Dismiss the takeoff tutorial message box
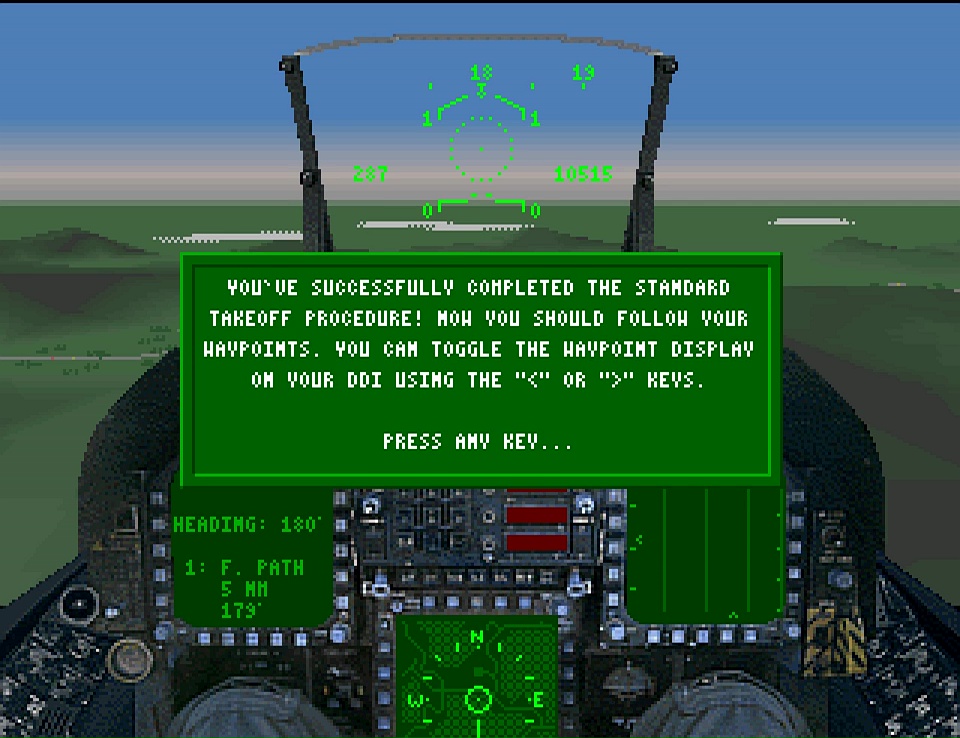This screenshot has height=738, width=960. click(x=478, y=441)
